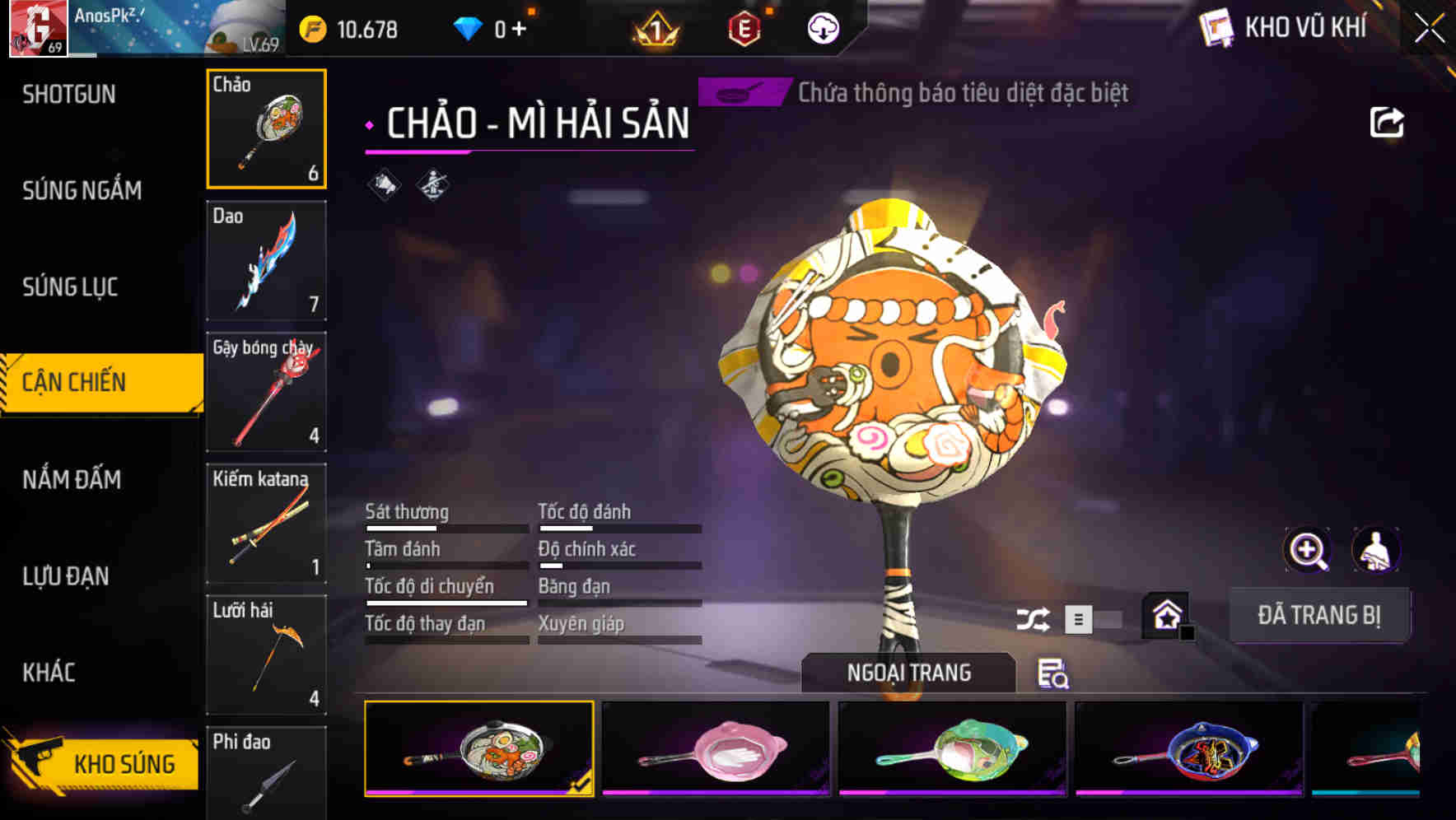The height and width of the screenshot is (820, 1456).
Task: Switch to the SÚNG NGẮM category
Action: (x=83, y=190)
